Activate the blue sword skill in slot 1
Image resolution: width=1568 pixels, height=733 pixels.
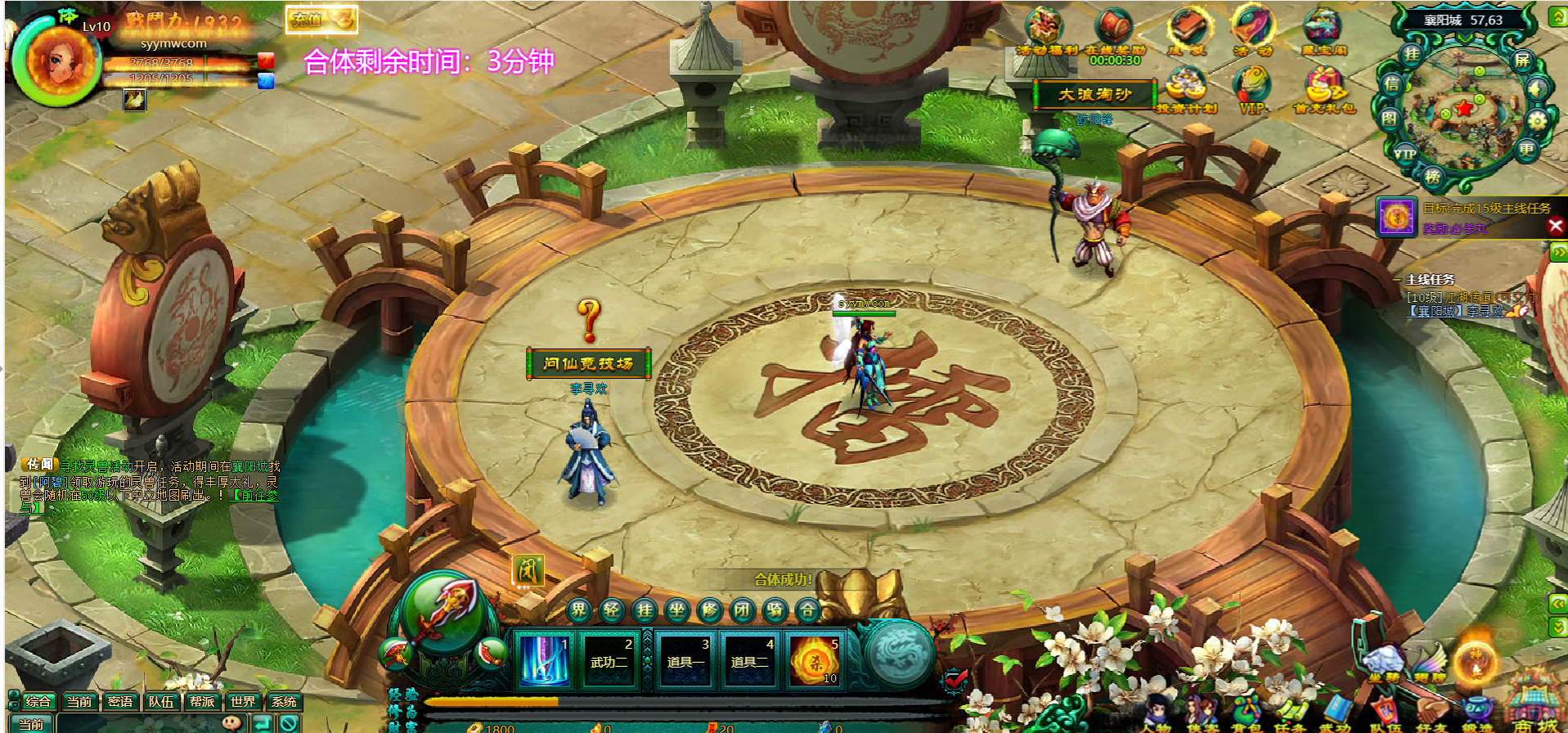tap(544, 659)
